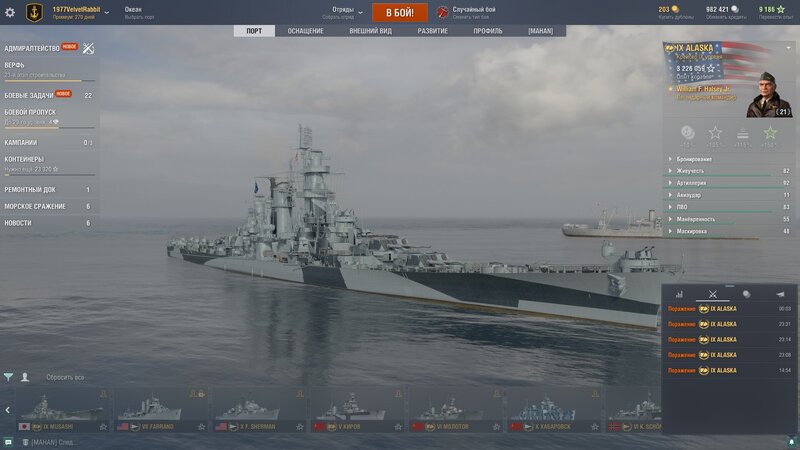Choose the X Хабаровск ship card
The width and height of the screenshot is (800, 450).
pos(552,411)
